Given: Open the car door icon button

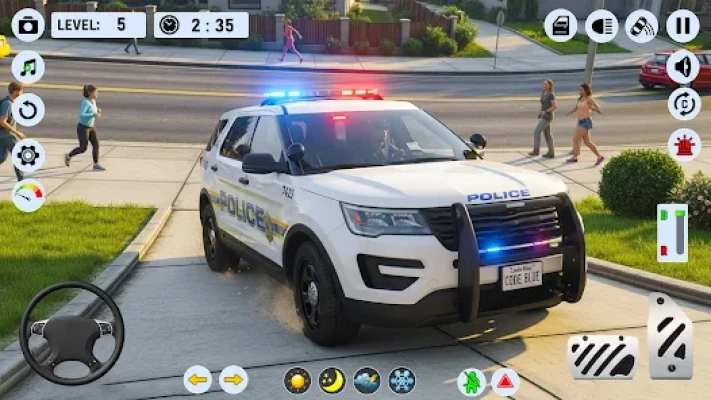Looking at the screenshot, I should [x=561, y=25].
